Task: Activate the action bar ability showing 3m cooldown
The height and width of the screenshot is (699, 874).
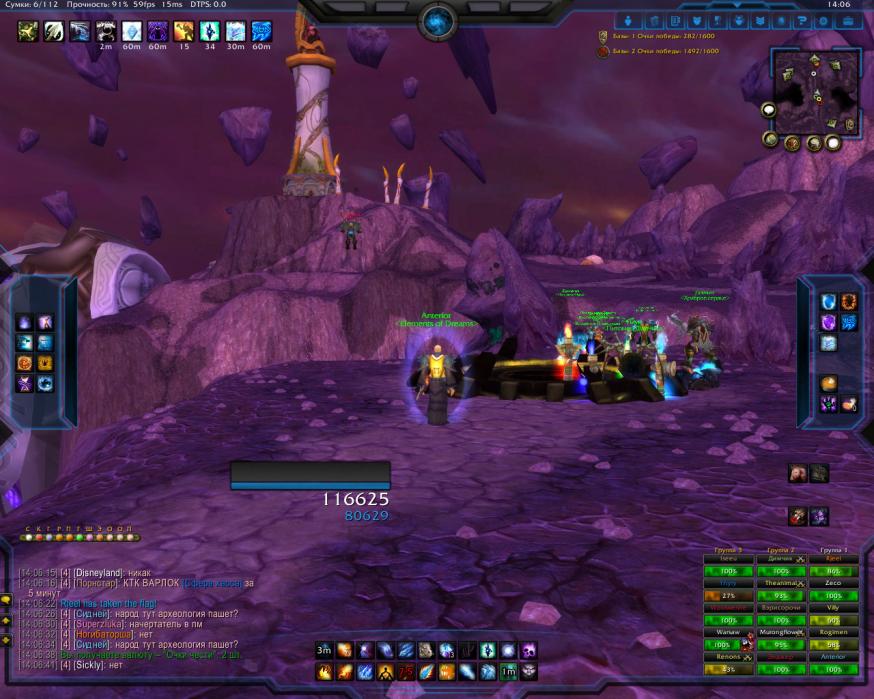Action: coord(324,650)
